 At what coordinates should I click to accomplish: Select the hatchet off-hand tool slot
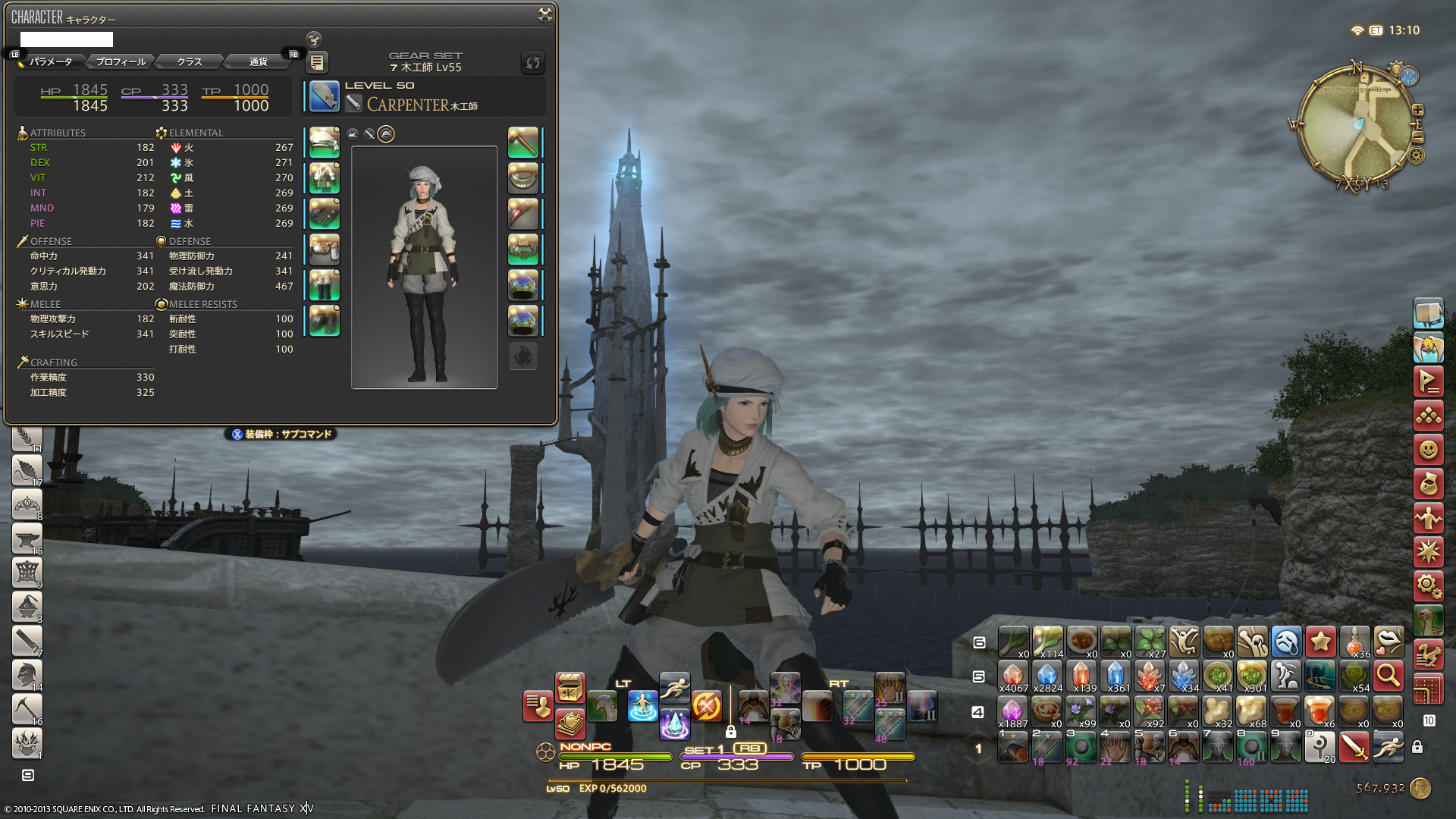[522, 143]
